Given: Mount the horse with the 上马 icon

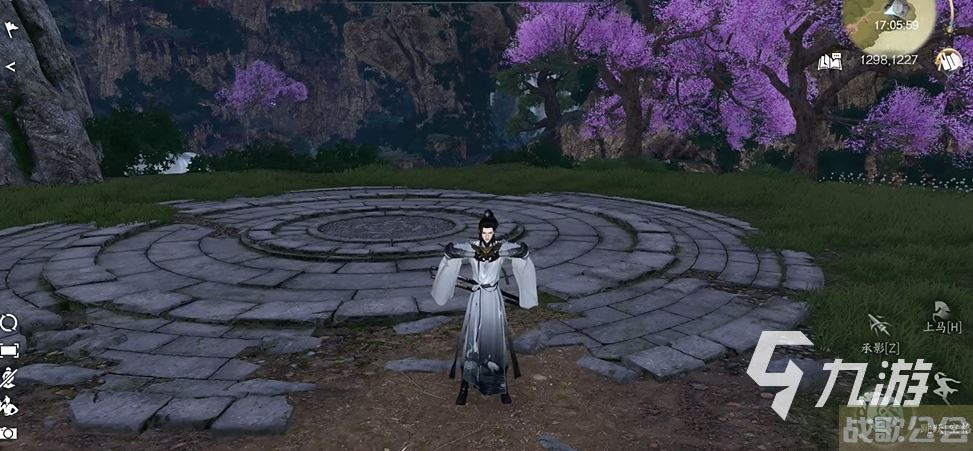Looking at the screenshot, I should pyautogui.click(x=941, y=310).
